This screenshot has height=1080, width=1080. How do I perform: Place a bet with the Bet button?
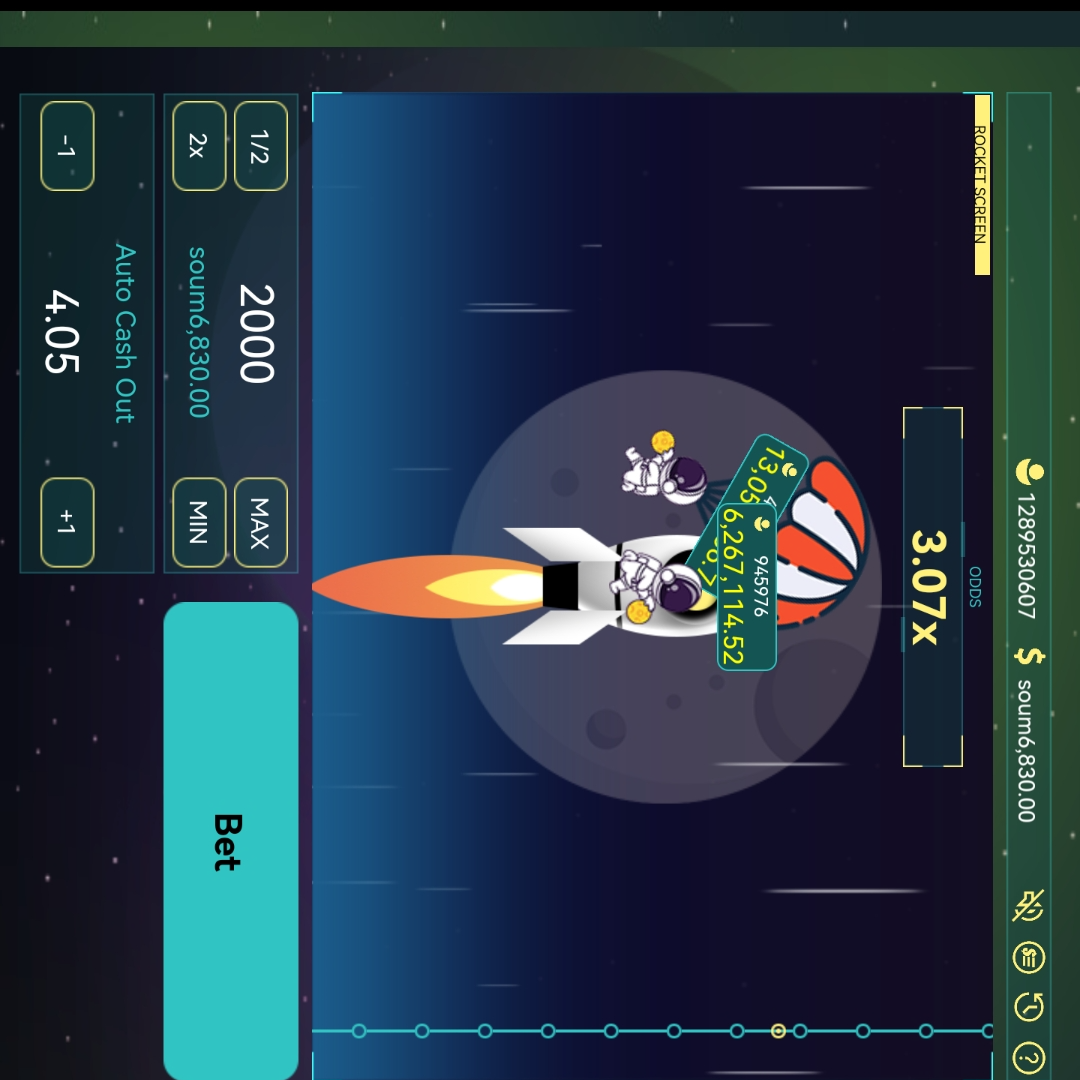pos(230,841)
